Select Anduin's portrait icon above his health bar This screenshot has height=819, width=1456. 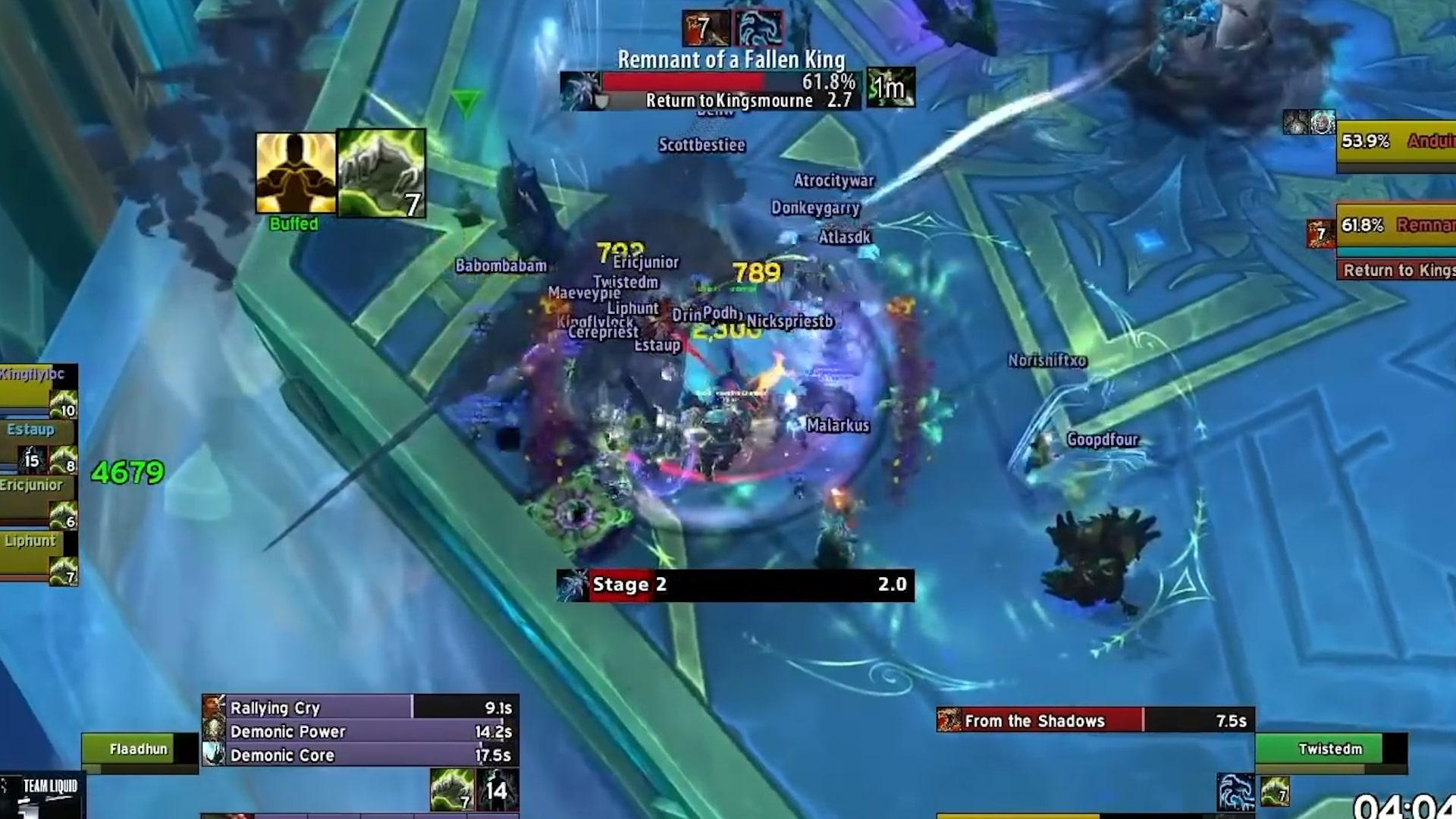(1323, 123)
